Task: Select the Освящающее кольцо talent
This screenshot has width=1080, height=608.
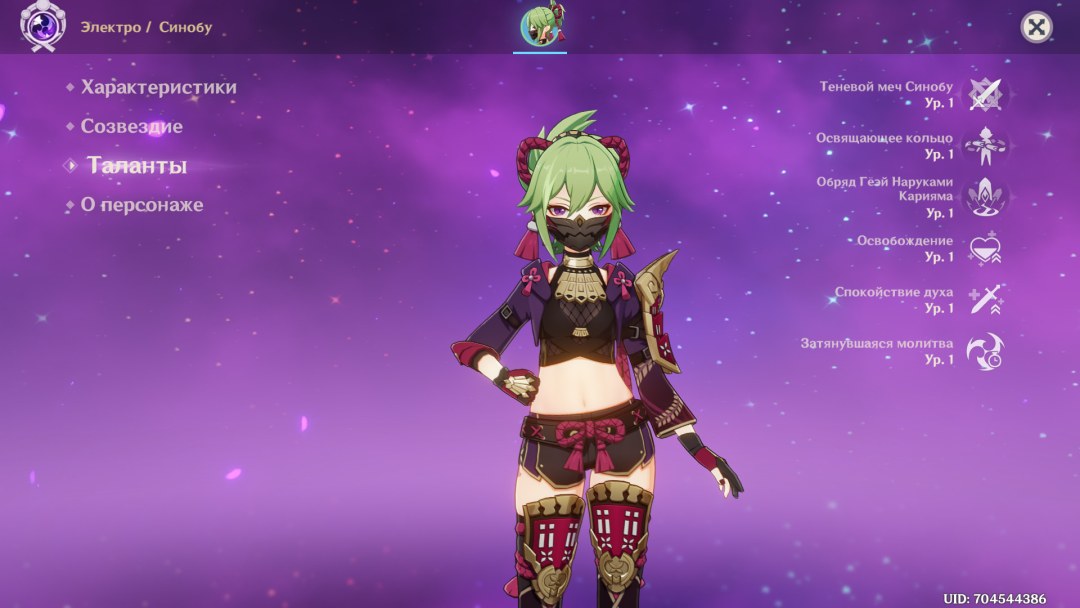Action: pos(985,146)
